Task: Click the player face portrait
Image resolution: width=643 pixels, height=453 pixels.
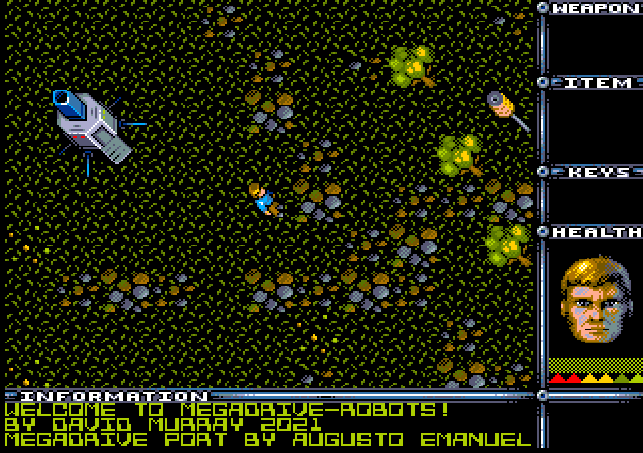Action: click(x=595, y=301)
